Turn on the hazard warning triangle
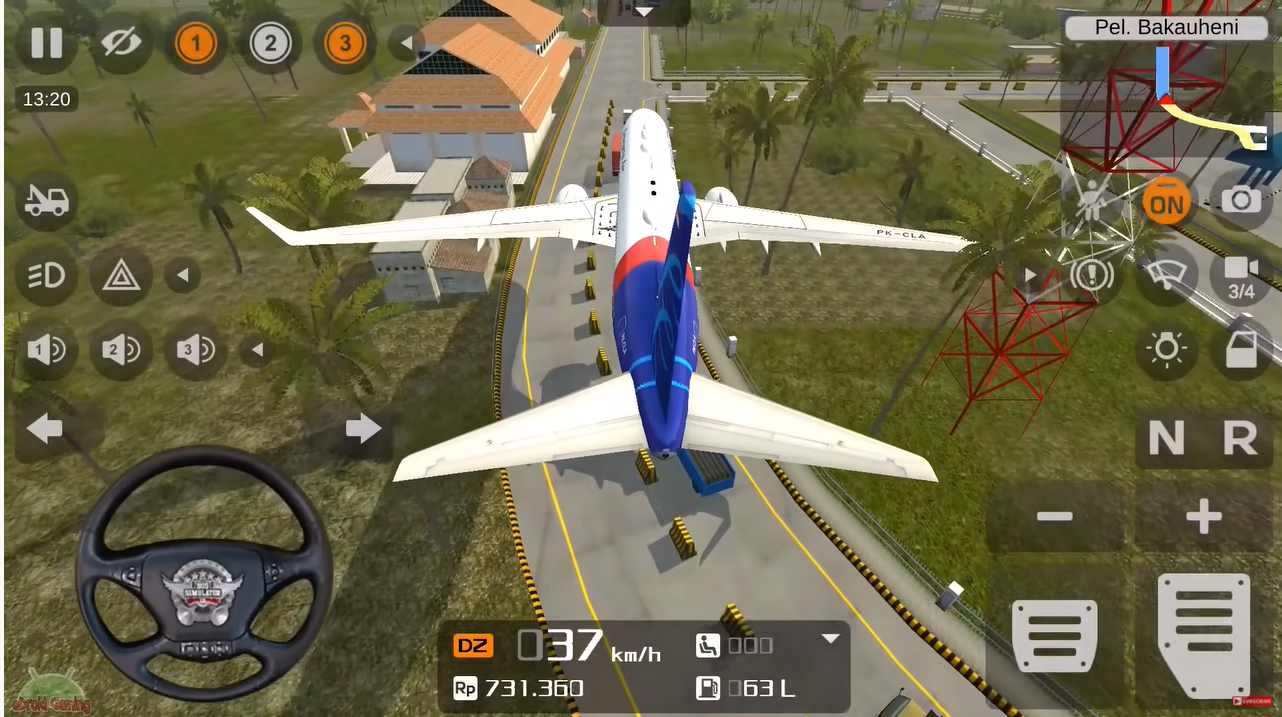Image resolution: width=1282 pixels, height=717 pixels. point(121,275)
